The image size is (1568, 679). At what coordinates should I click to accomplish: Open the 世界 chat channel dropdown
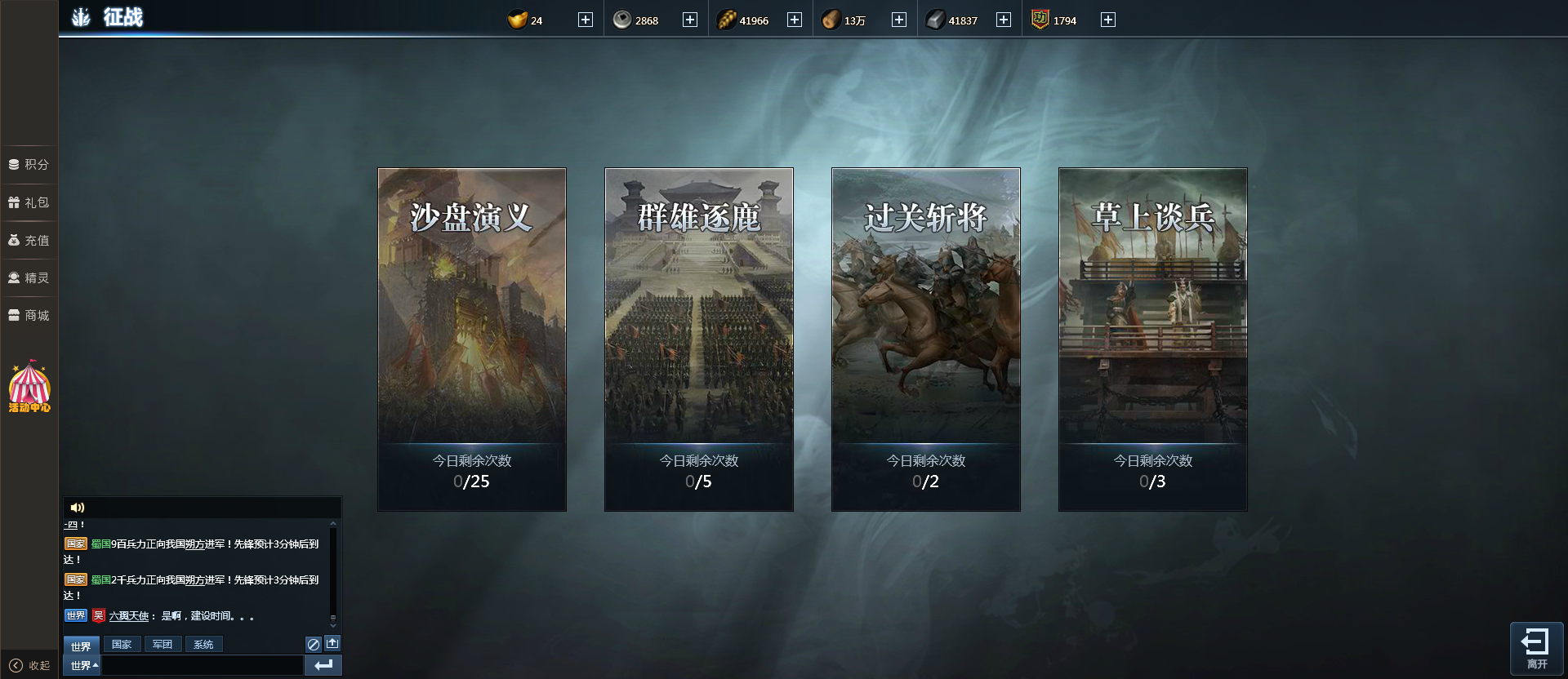click(x=82, y=666)
